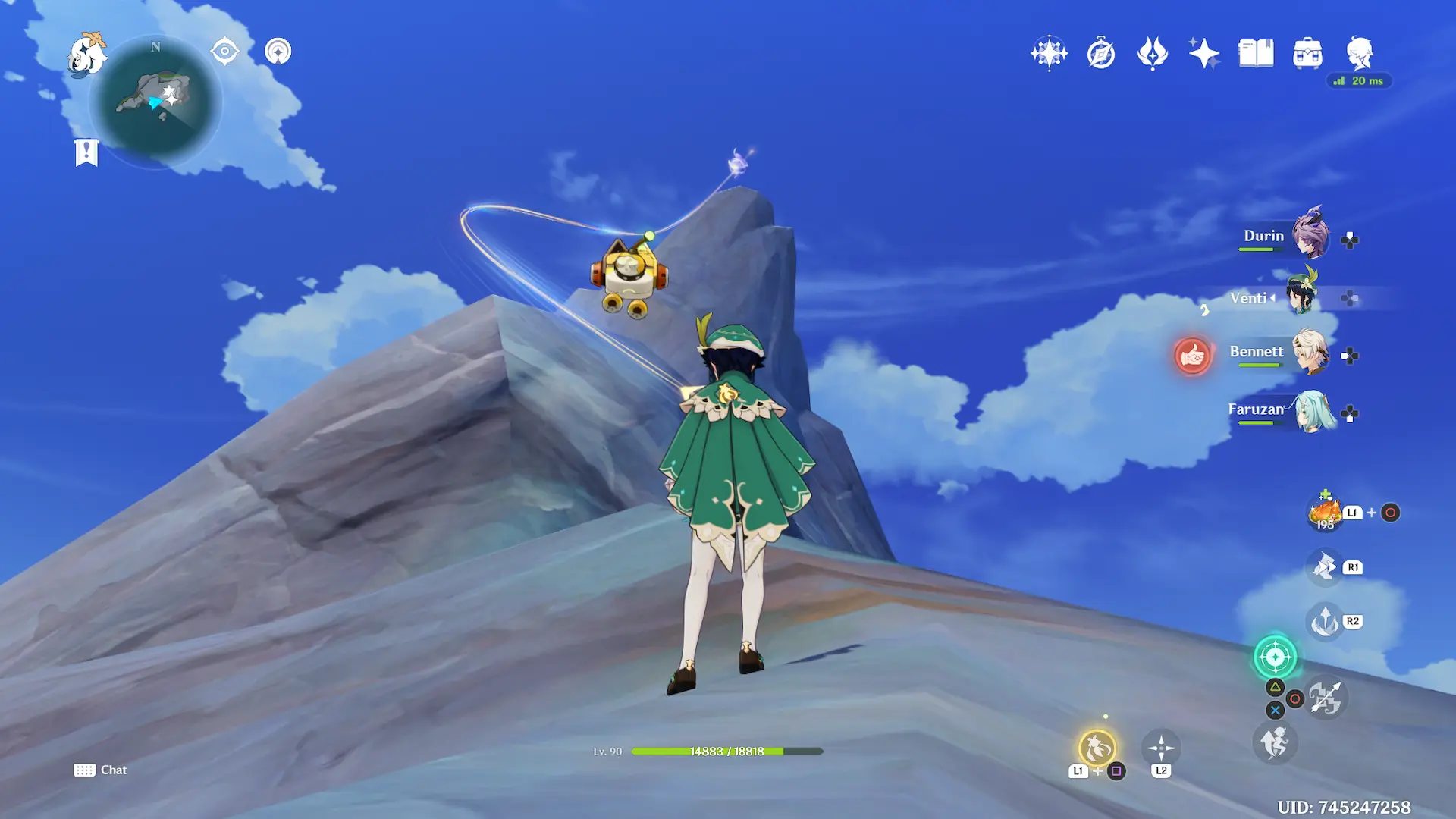Activate the yellow-ringed gadget icon
Image resolution: width=1456 pixels, height=819 pixels.
[1097, 748]
